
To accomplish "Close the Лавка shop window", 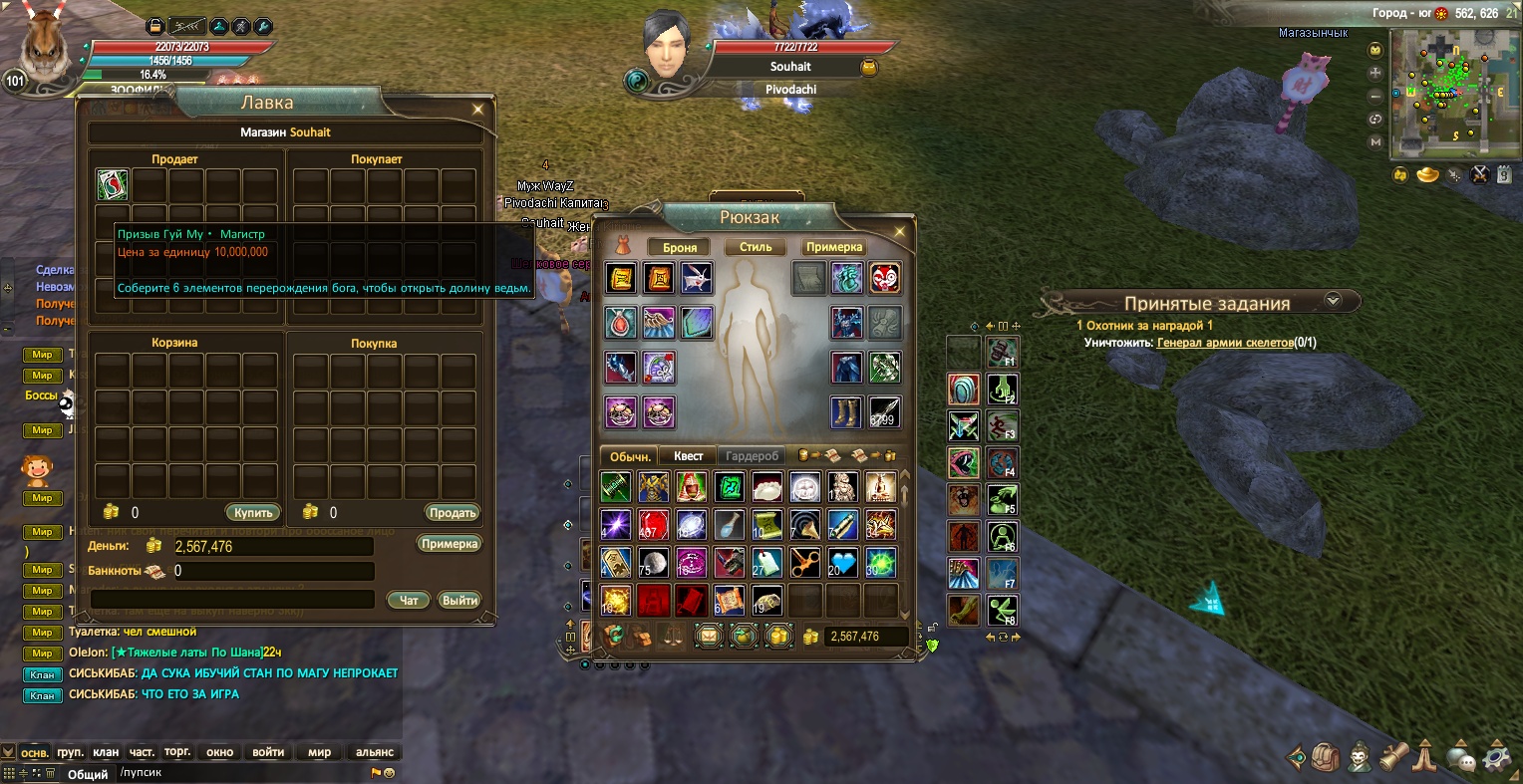I will [478, 110].
